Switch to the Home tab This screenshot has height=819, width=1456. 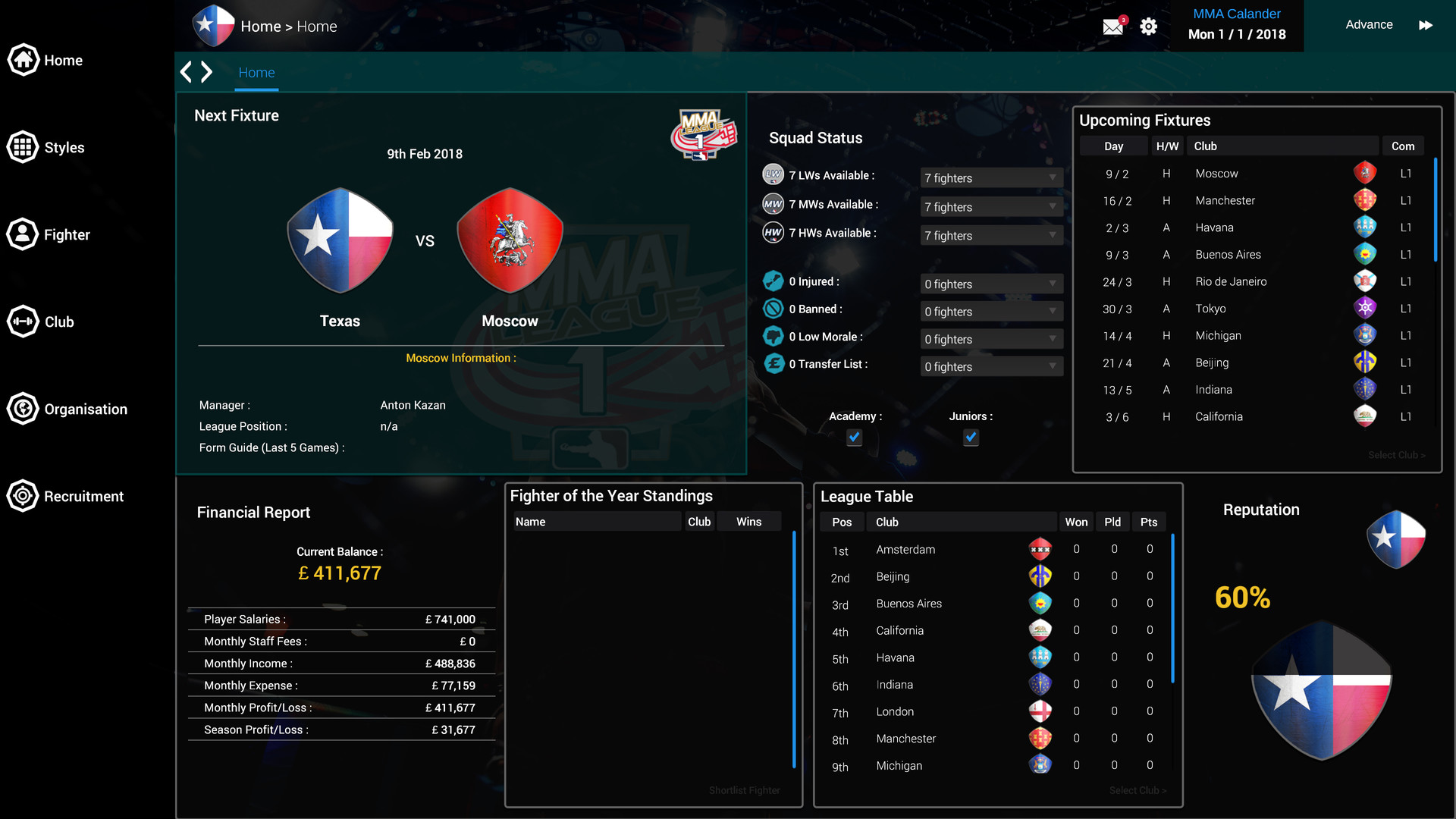pyautogui.click(x=256, y=72)
